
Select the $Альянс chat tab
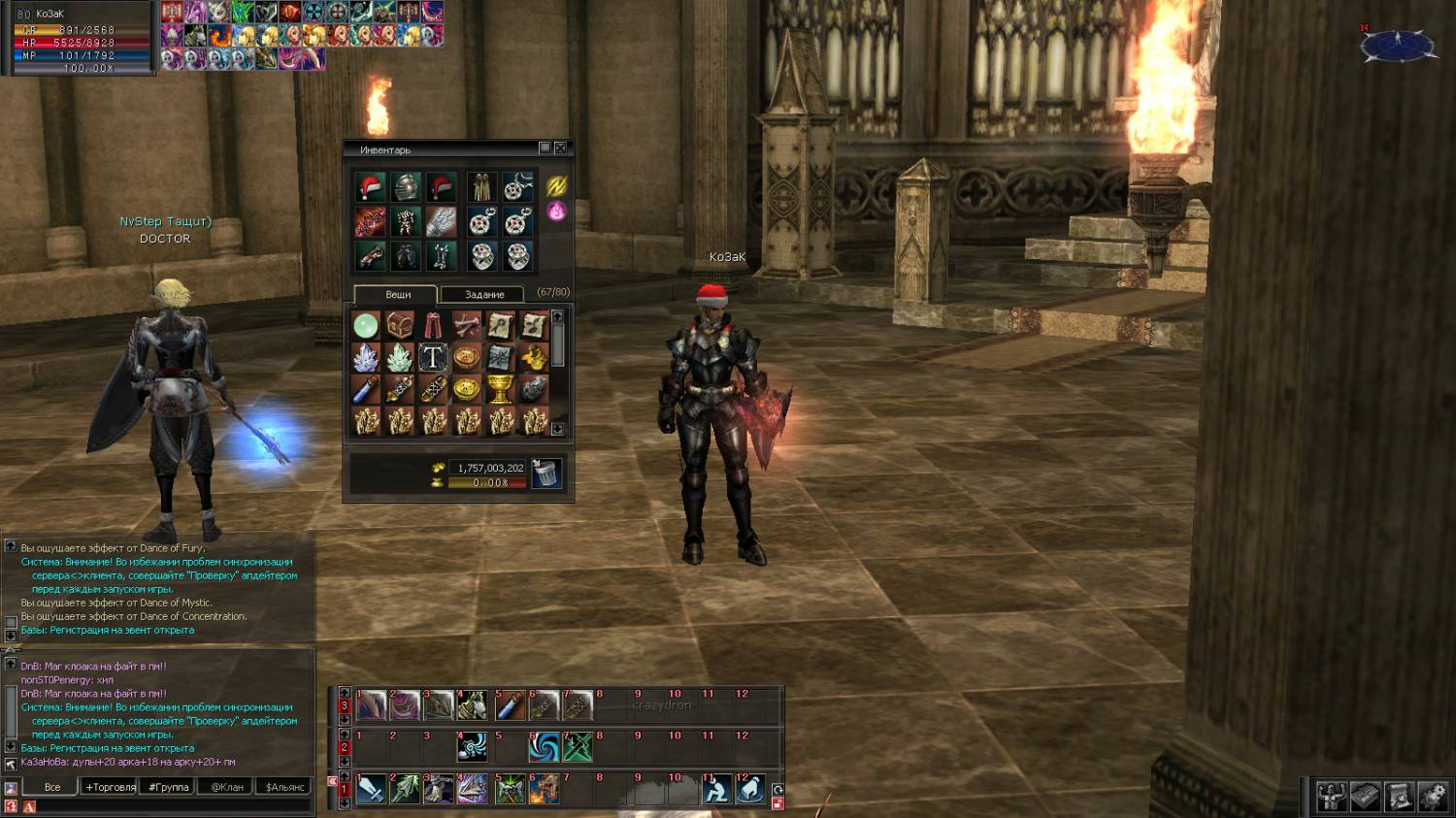[284, 787]
